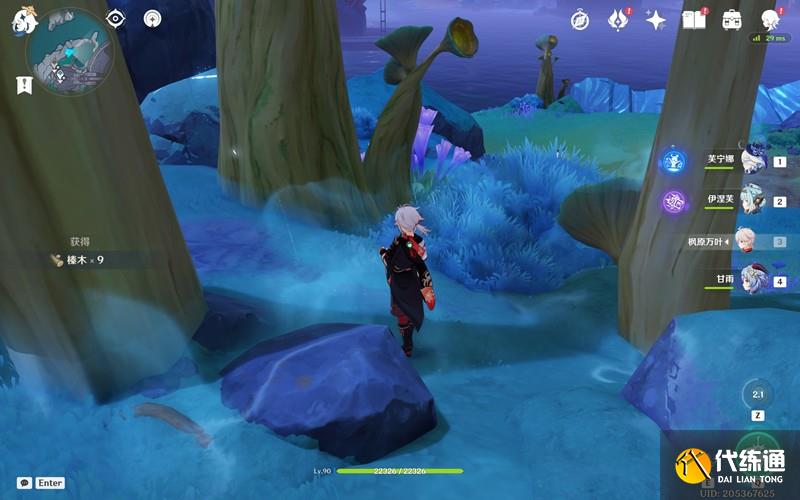Open the backpack inventory

point(731,19)
